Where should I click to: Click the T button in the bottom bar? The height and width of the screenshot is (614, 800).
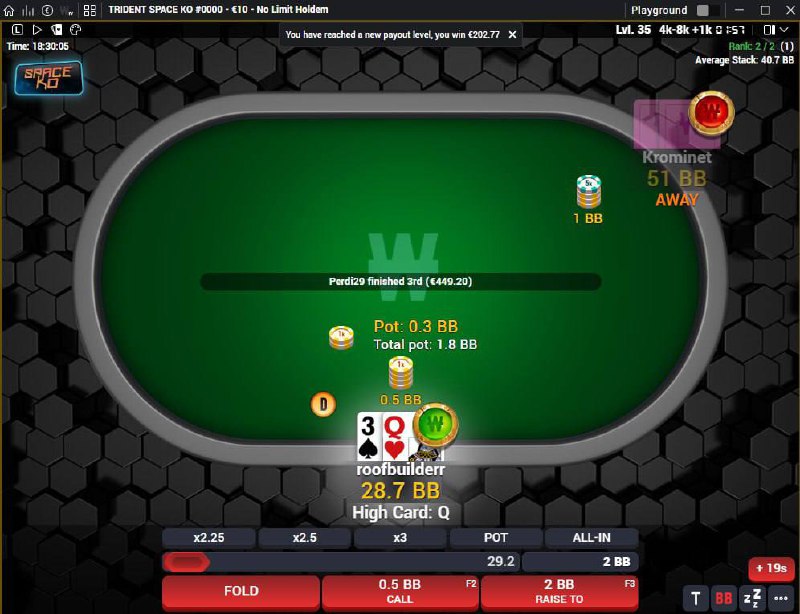(x=697, y=598)
